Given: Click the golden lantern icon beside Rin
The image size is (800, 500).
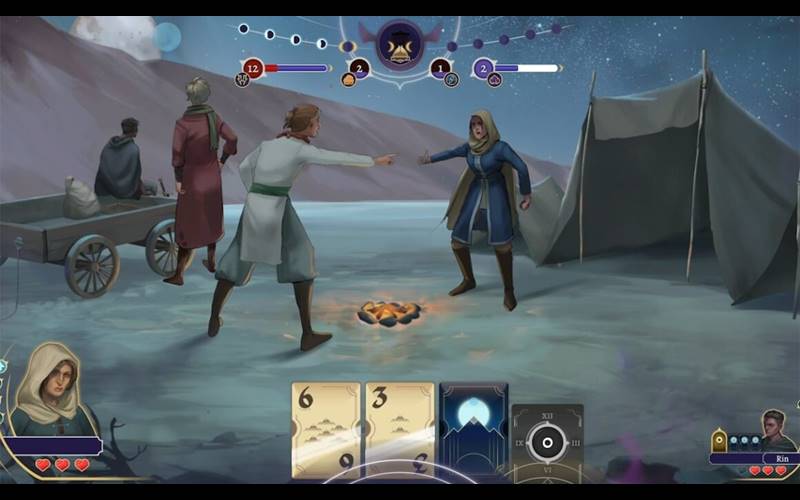Looking at the screenshot, I should (719, 440).
